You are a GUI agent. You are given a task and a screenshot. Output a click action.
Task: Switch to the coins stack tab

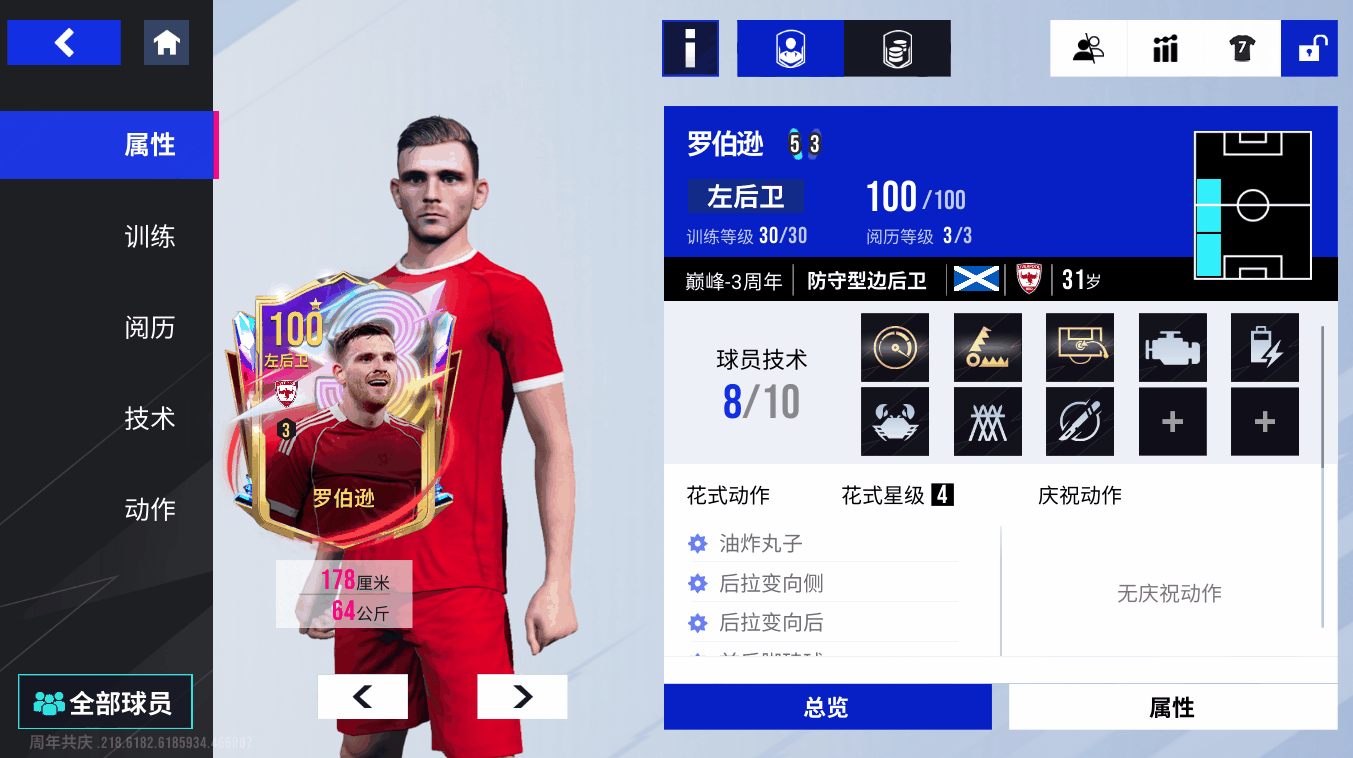point(897,48)
